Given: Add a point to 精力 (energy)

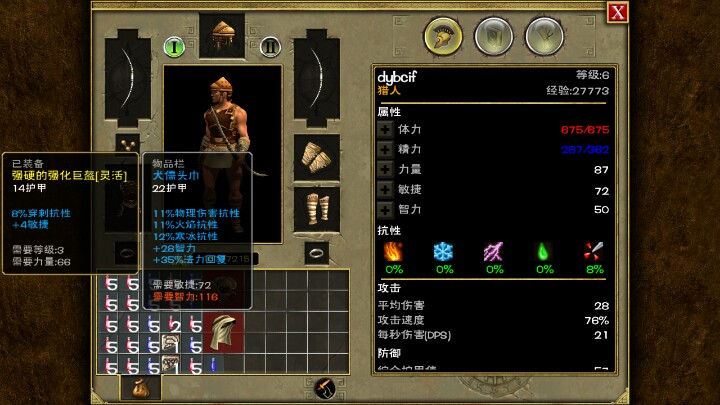Looking at the screenshot, I should (x=385, y=149).
